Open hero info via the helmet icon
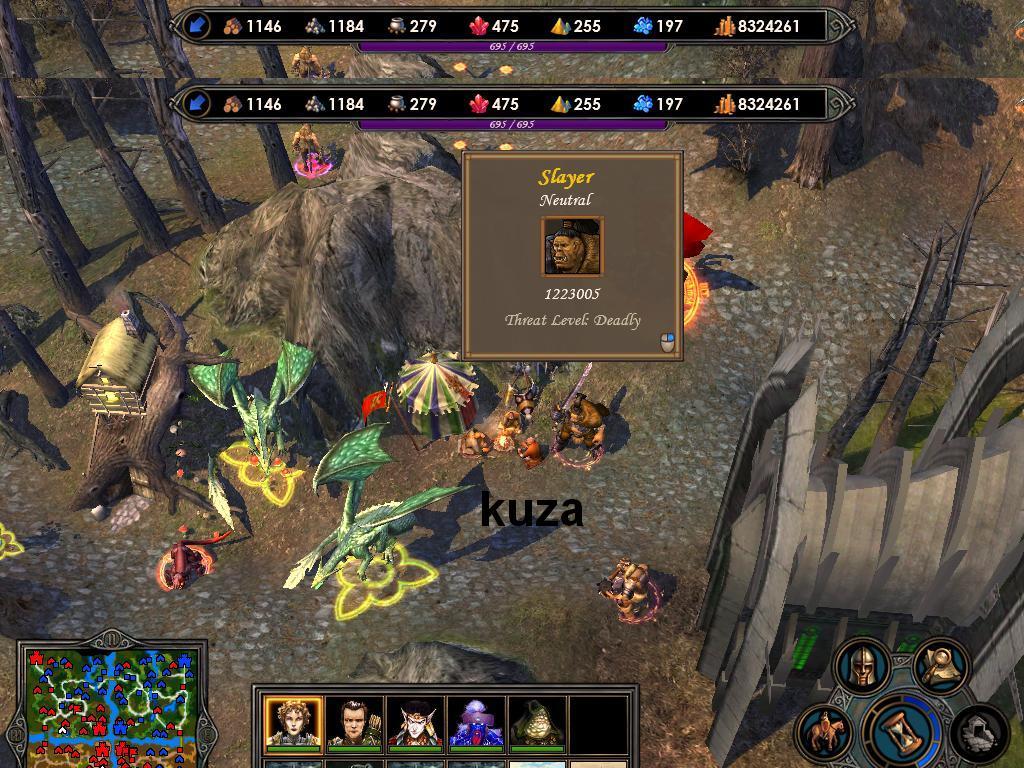This screenshot has height=768, width=1024. [x=863, y=664]
